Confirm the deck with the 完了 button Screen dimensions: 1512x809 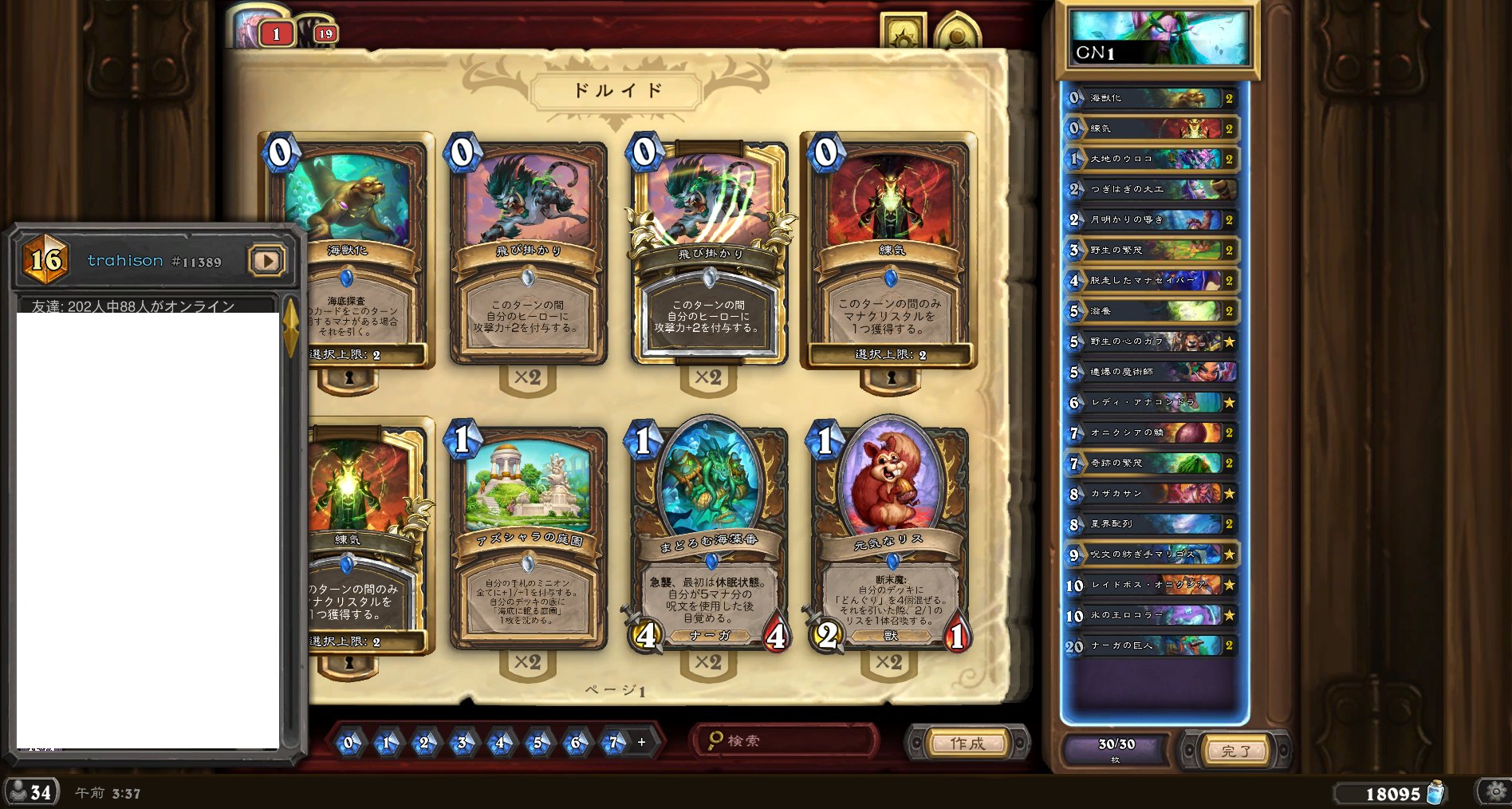coord(1235,751)
